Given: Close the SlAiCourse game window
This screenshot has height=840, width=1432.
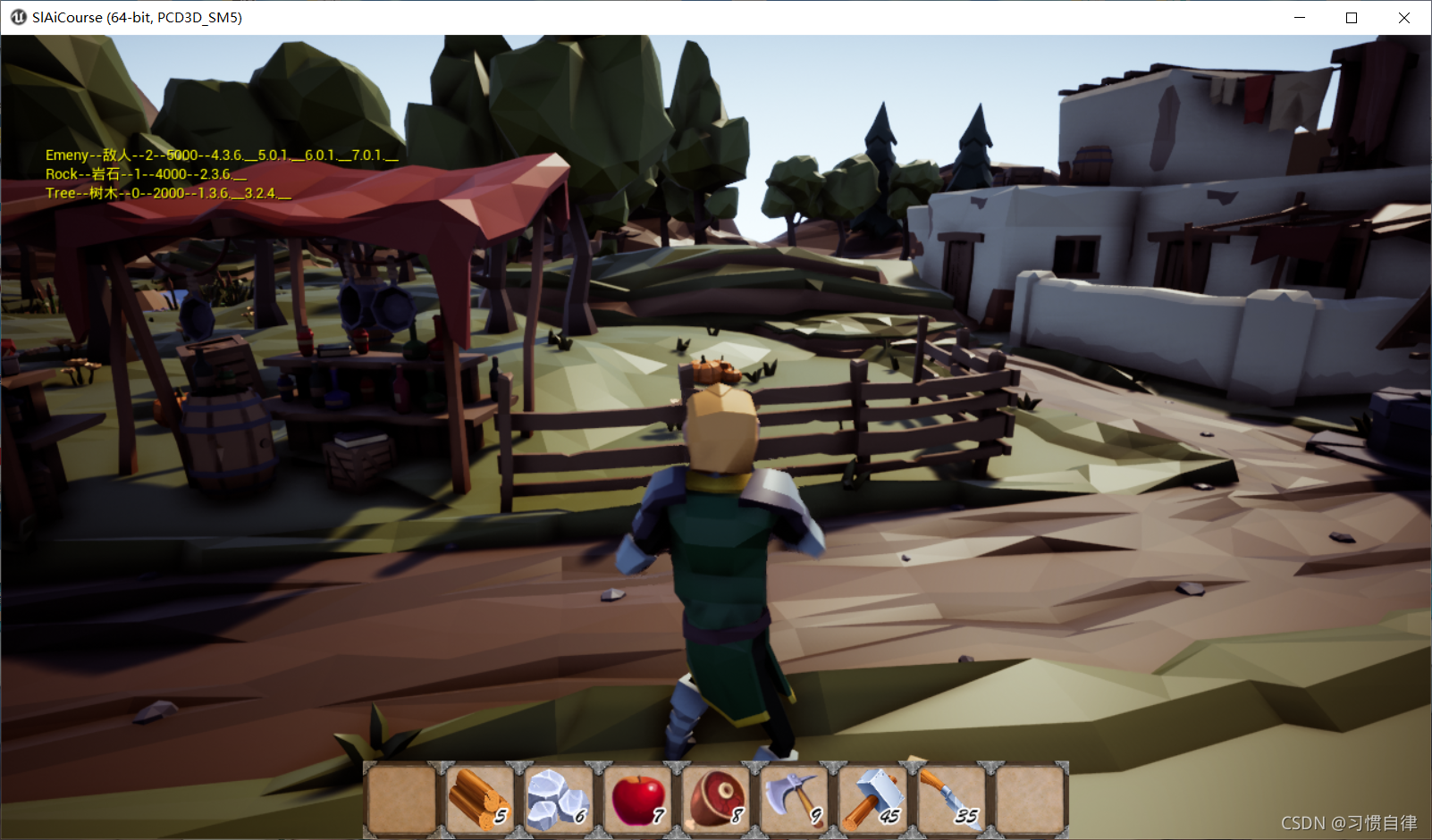Looking at the screenshot, I should (1404, 18).
